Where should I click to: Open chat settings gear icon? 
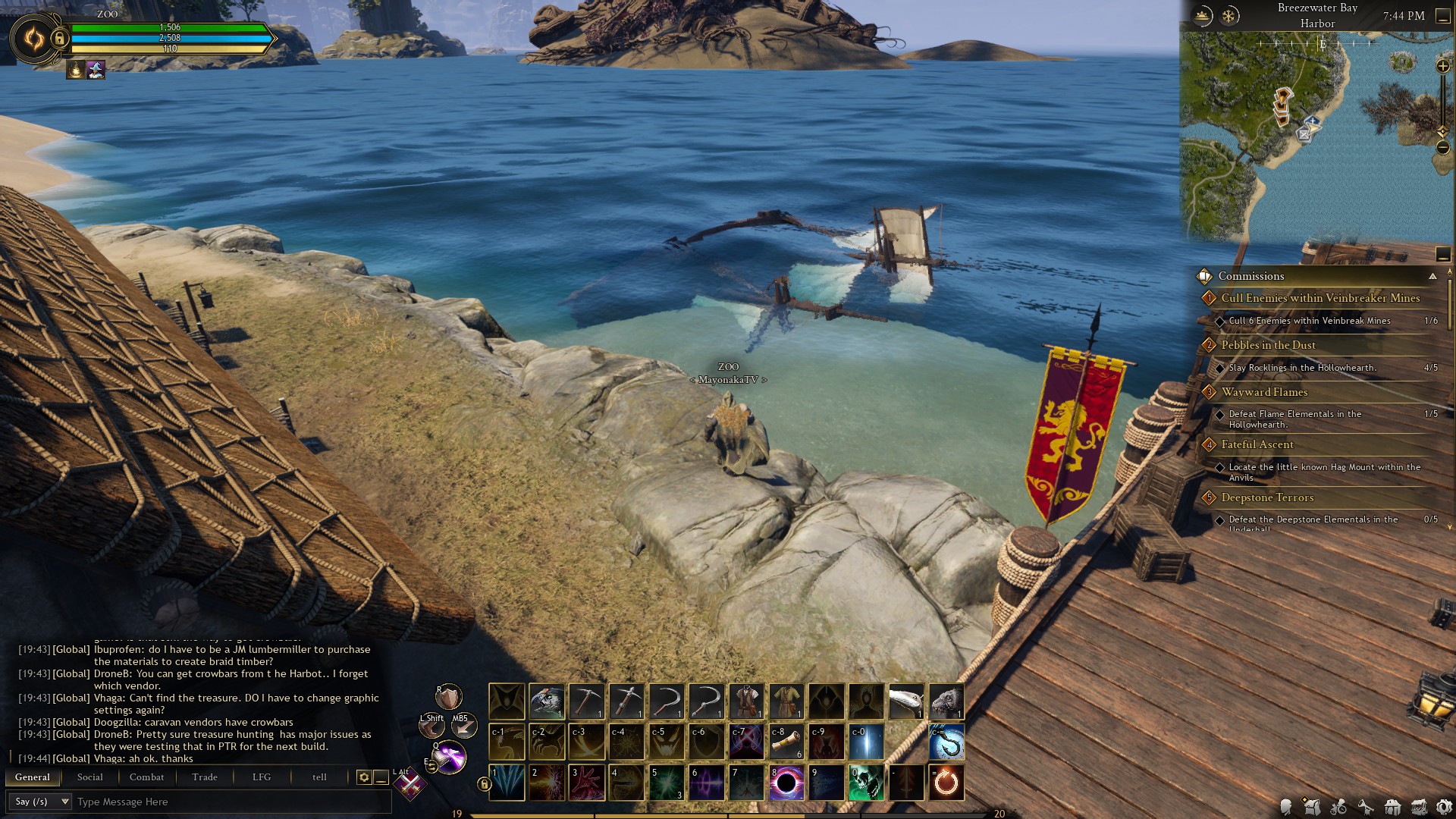(364, 777)
